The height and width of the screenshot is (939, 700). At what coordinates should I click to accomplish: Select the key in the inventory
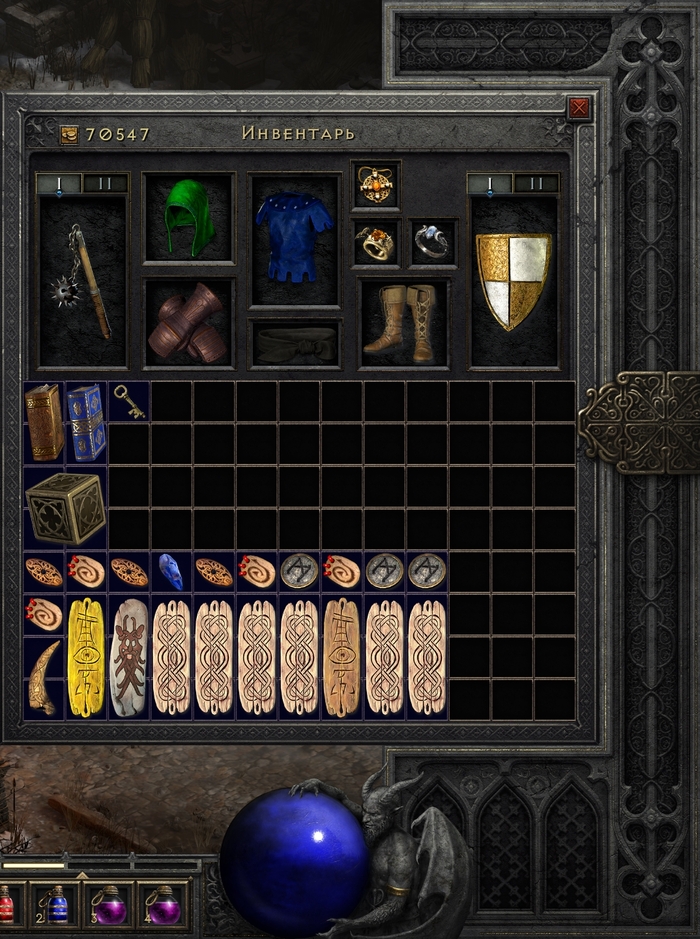point(129,401)
